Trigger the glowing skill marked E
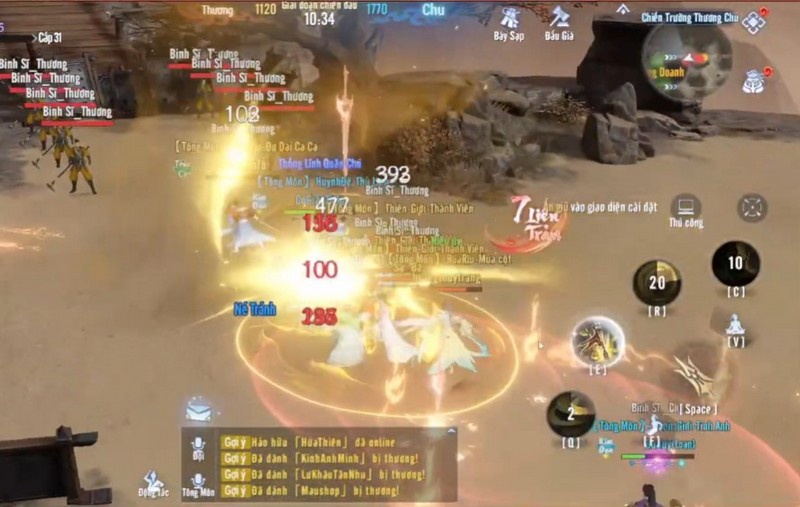800x507 pixels. 598,342
